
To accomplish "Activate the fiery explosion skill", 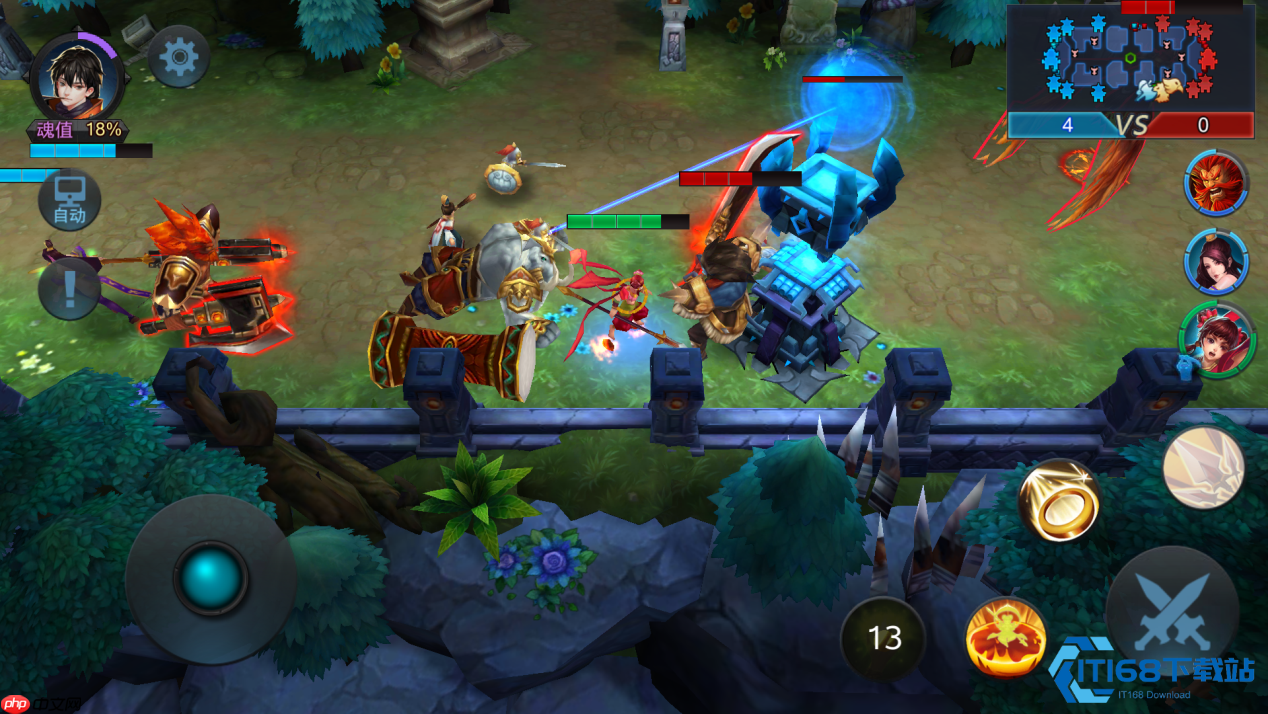I will pos(1006,637).
